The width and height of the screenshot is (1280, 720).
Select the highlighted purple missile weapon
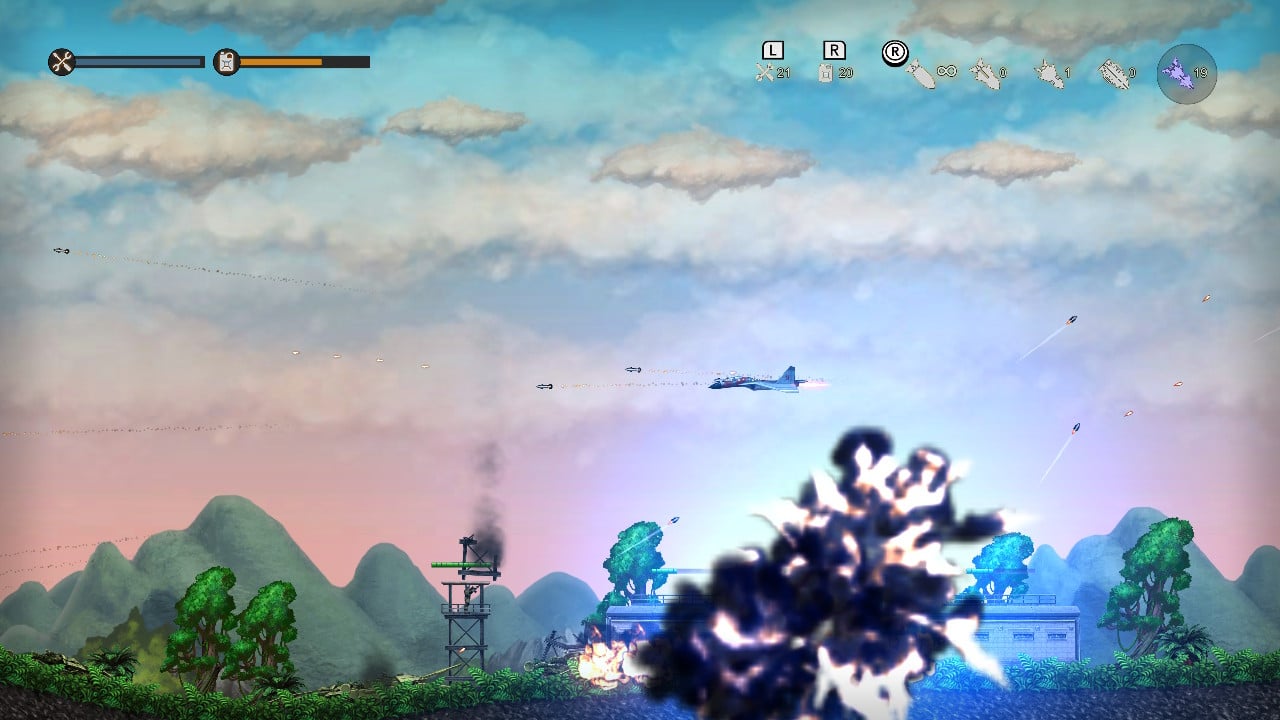click(1186, 73)
